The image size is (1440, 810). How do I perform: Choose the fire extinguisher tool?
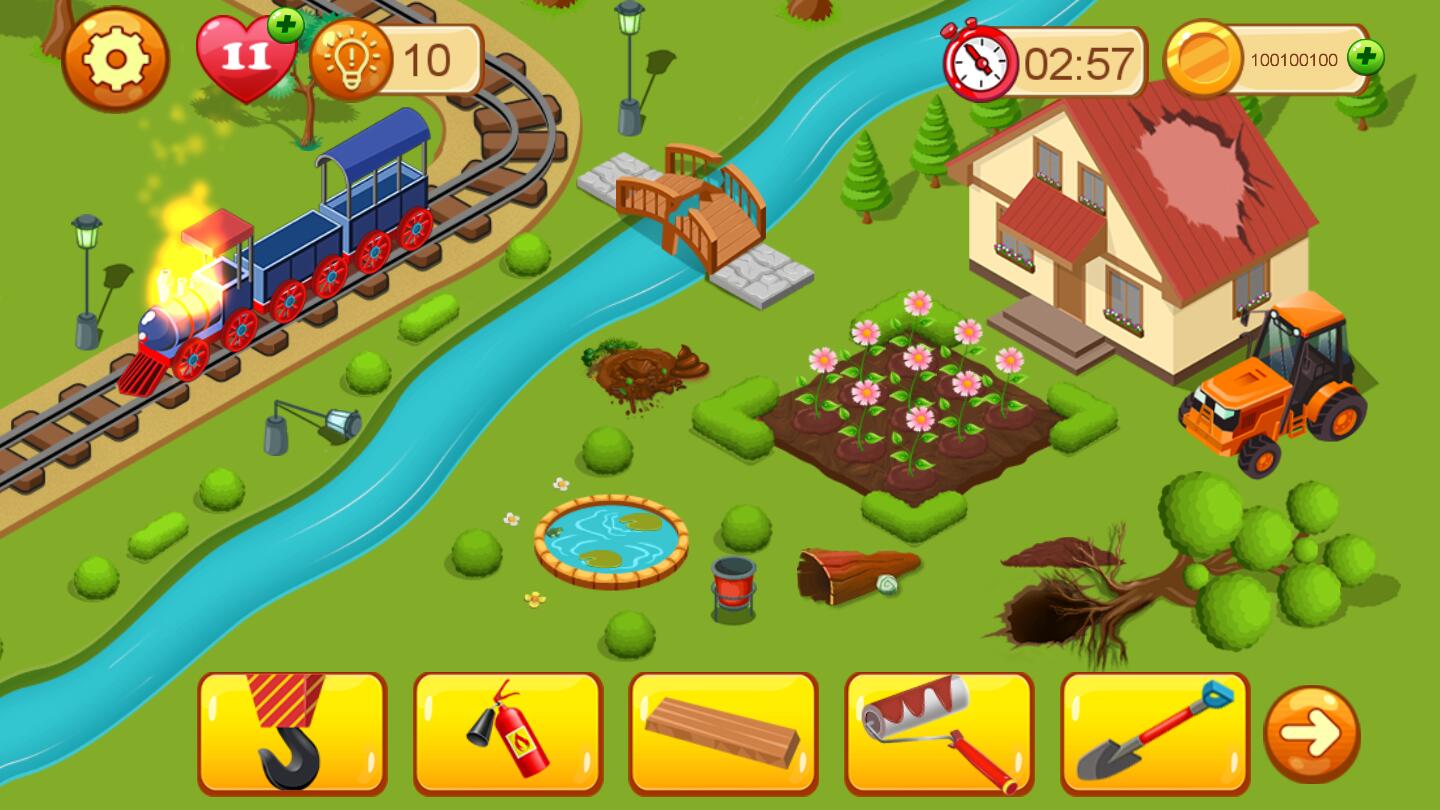(x=508, y=733)
